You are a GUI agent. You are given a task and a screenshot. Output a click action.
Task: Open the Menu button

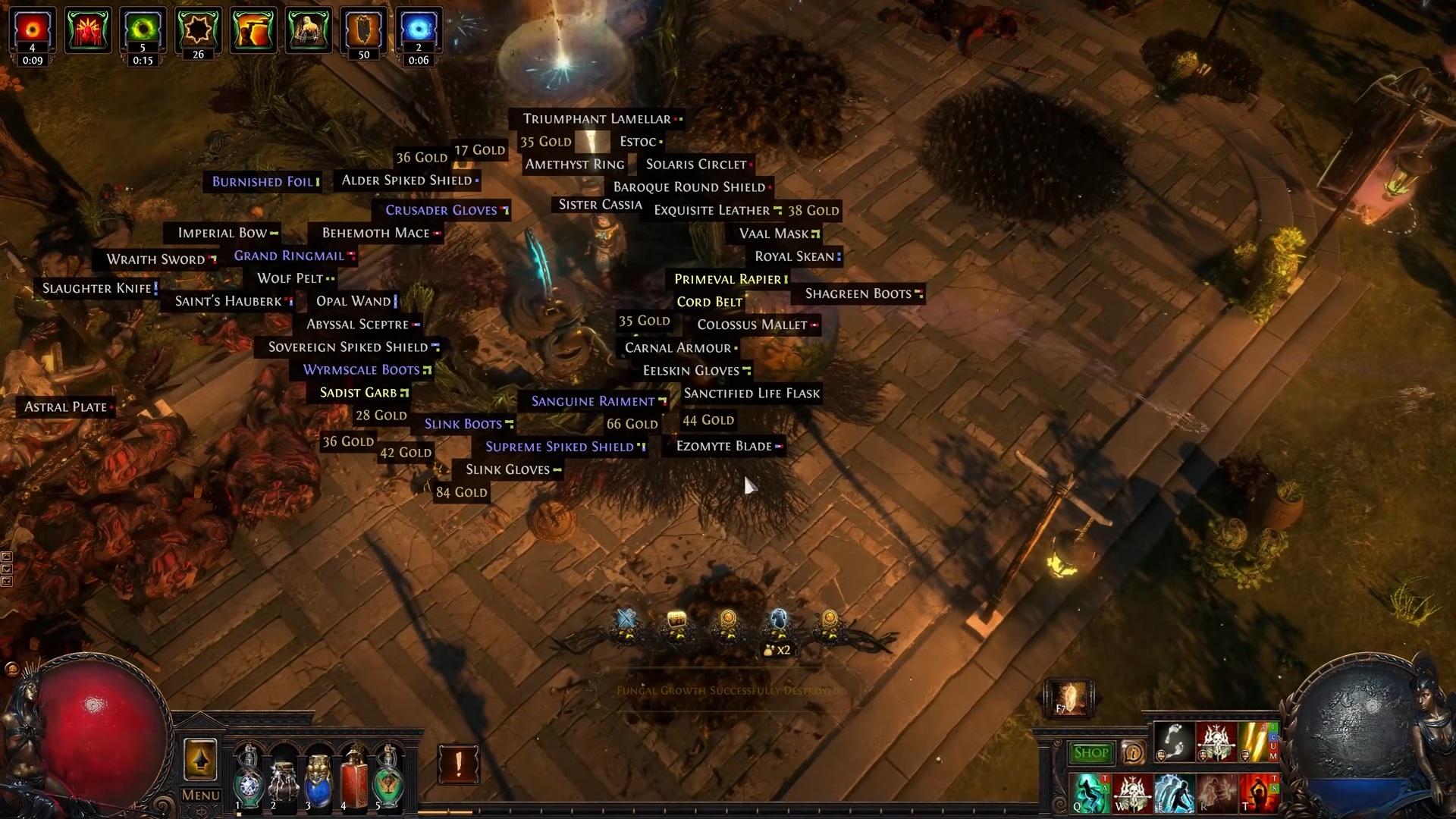(x=200, y=795)
